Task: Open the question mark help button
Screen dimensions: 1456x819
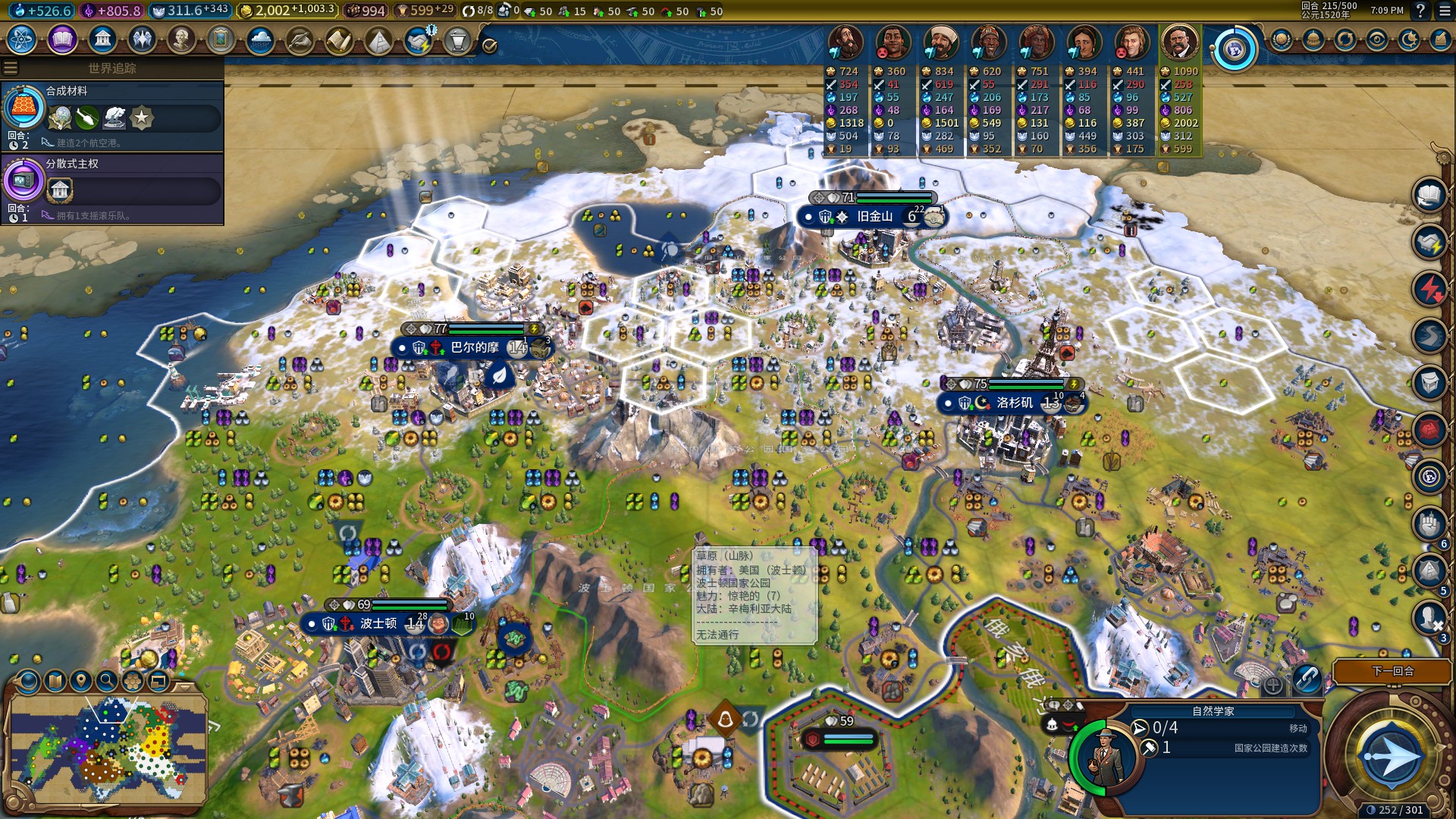Action: (x=1420, y=11)
